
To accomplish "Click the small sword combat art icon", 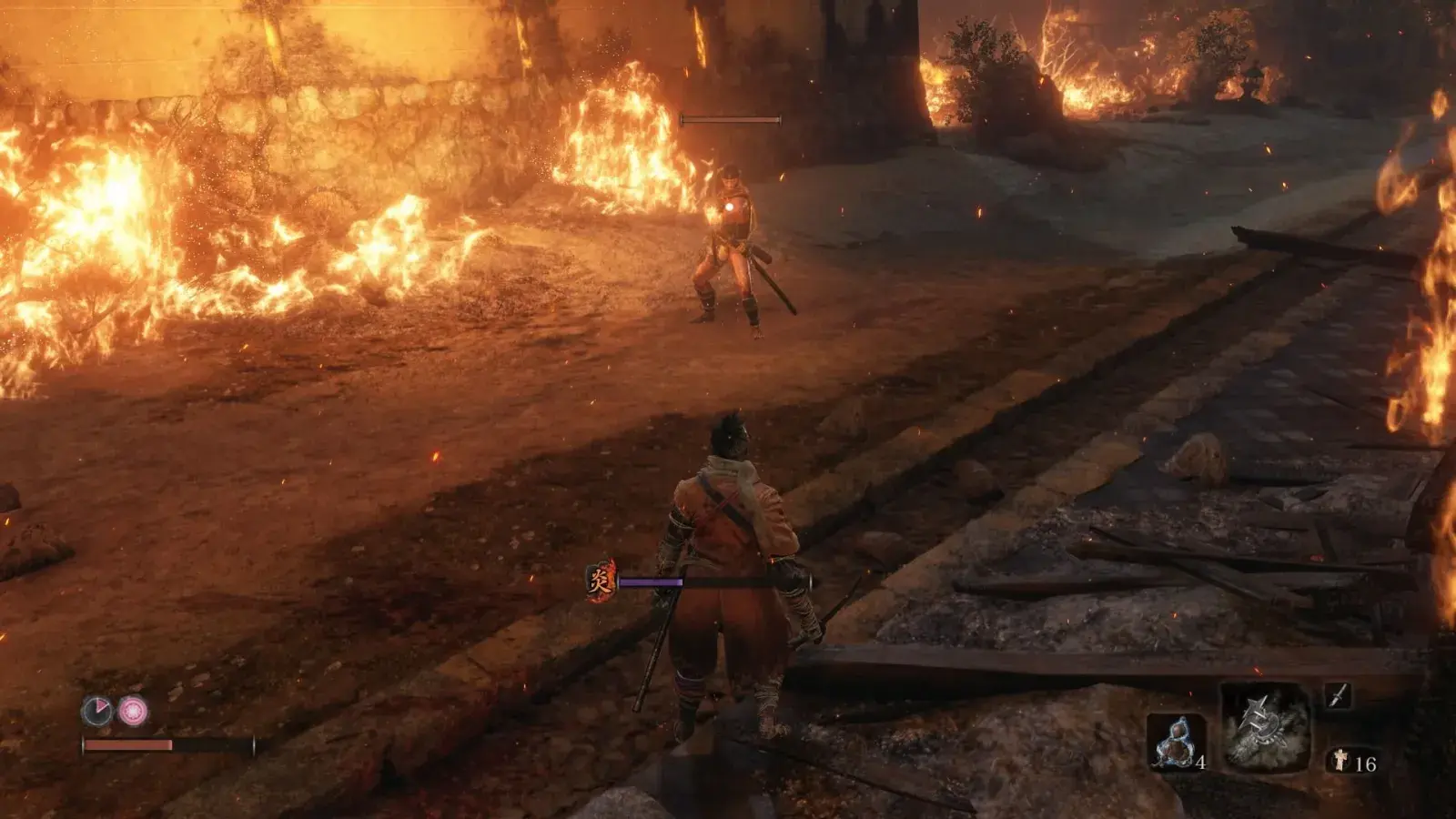I will click(x=1337, y=696).
